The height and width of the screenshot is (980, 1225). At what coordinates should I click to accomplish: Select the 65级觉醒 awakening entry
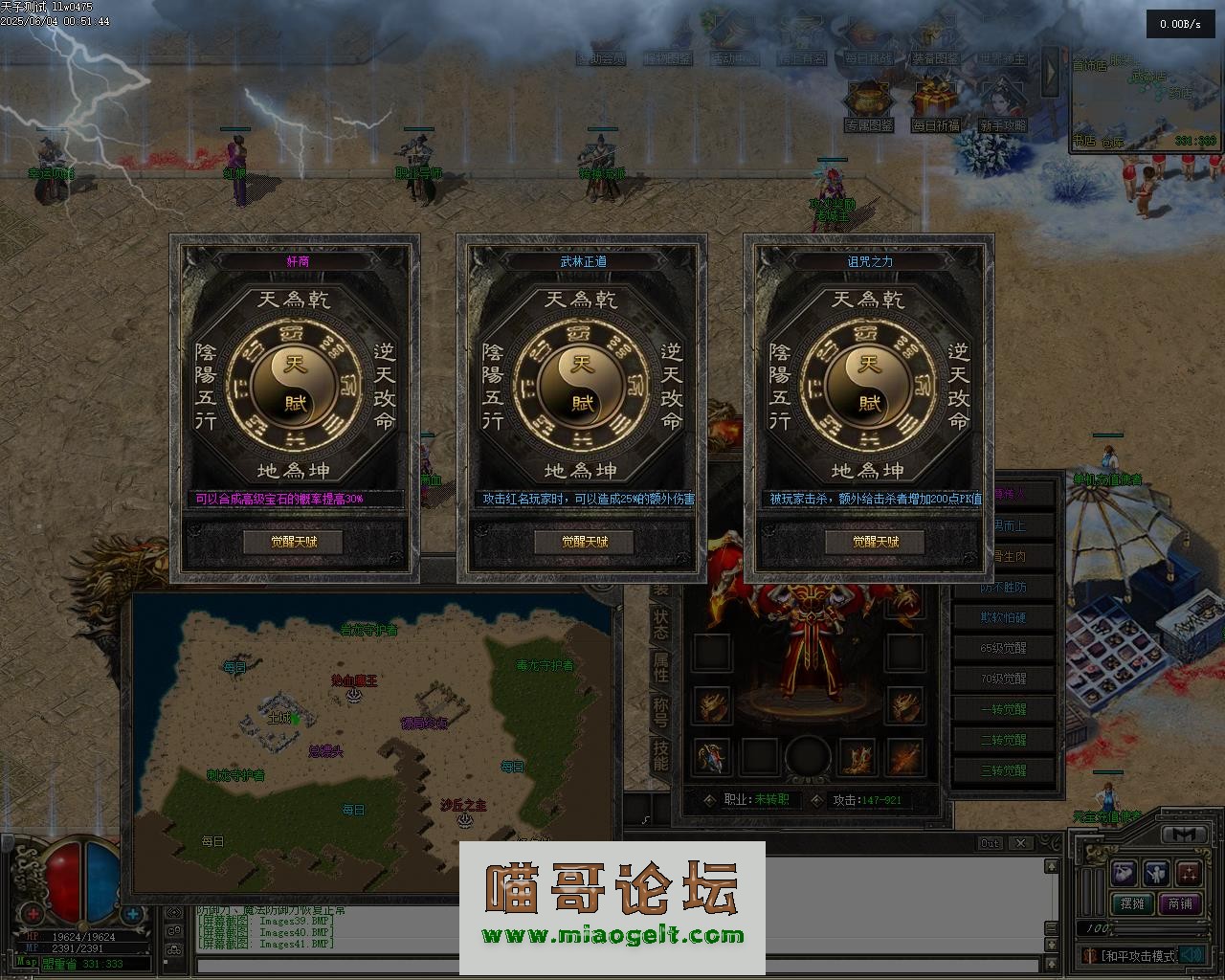pos(1003,648)
